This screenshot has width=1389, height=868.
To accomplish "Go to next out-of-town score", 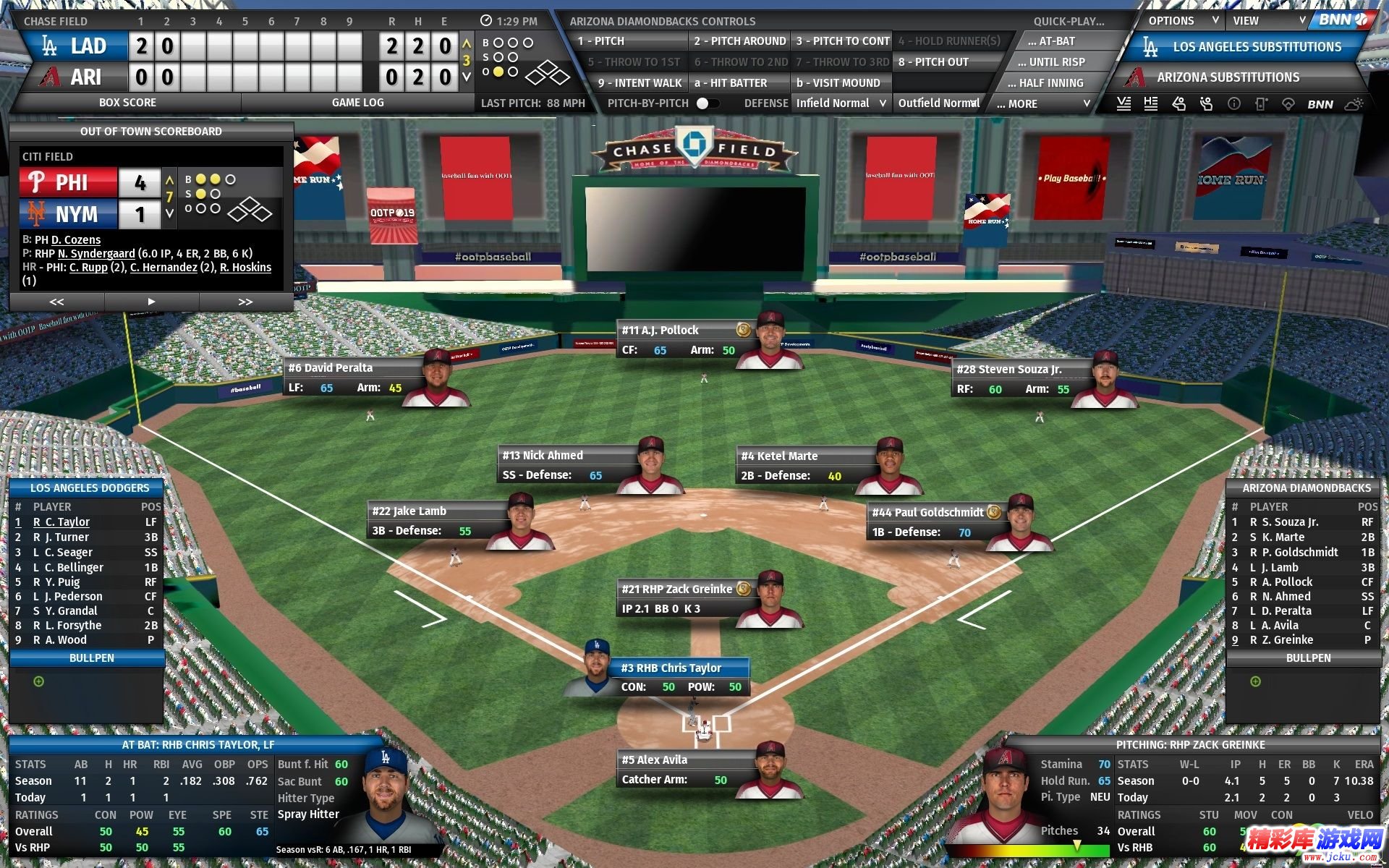I will 245,302.
